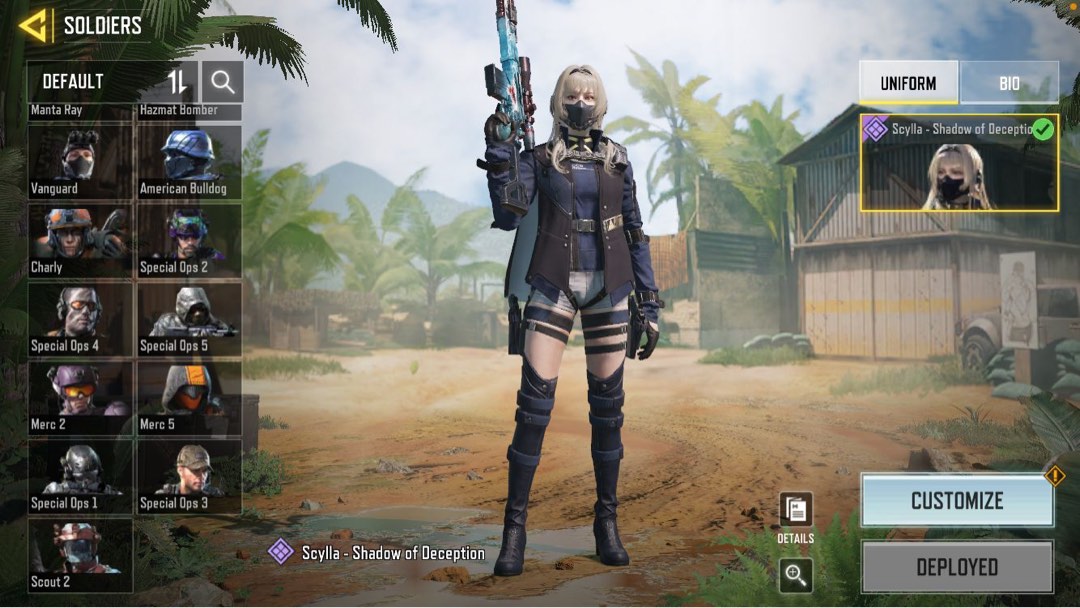Image resolution: width=1080 pixels, height=608 pixels.
Task: Open the DEFAULT sort dropdown
Action: coord(95,81)
